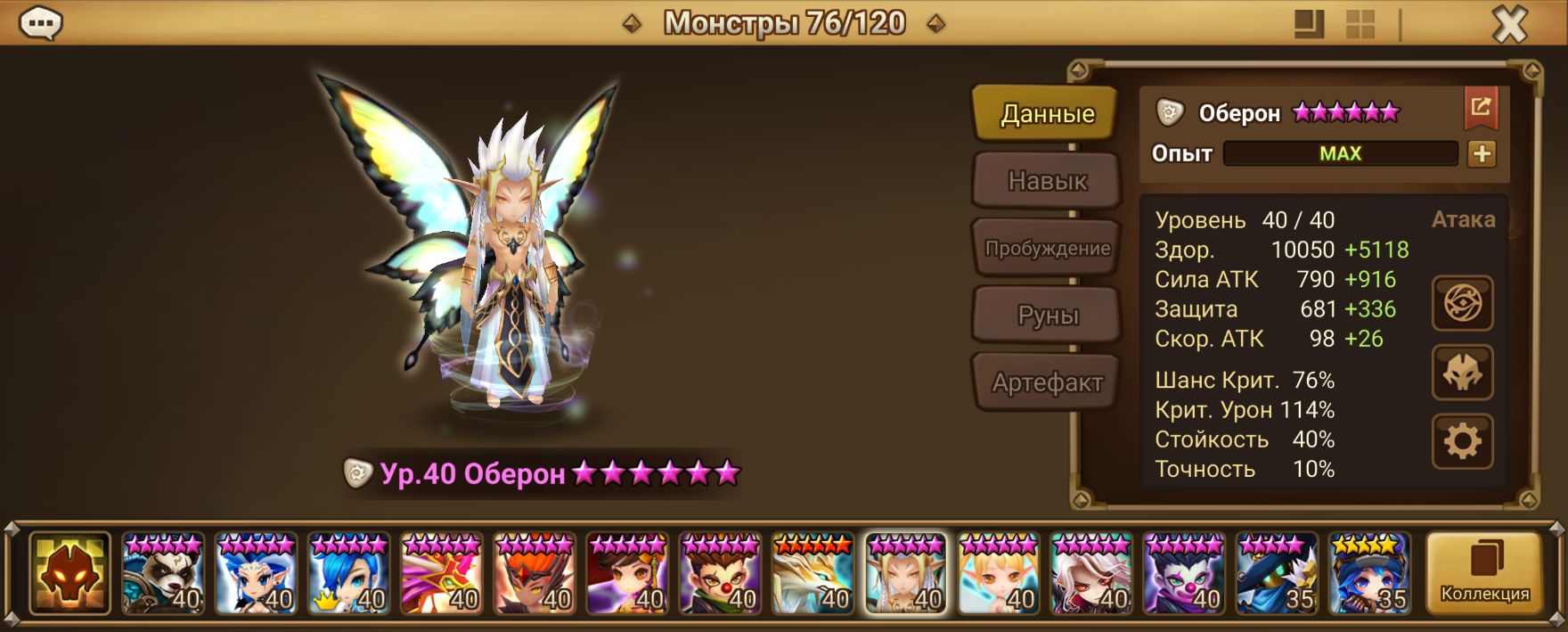Click the monster mask button

pyautogui.click(x=1462, y=373)
